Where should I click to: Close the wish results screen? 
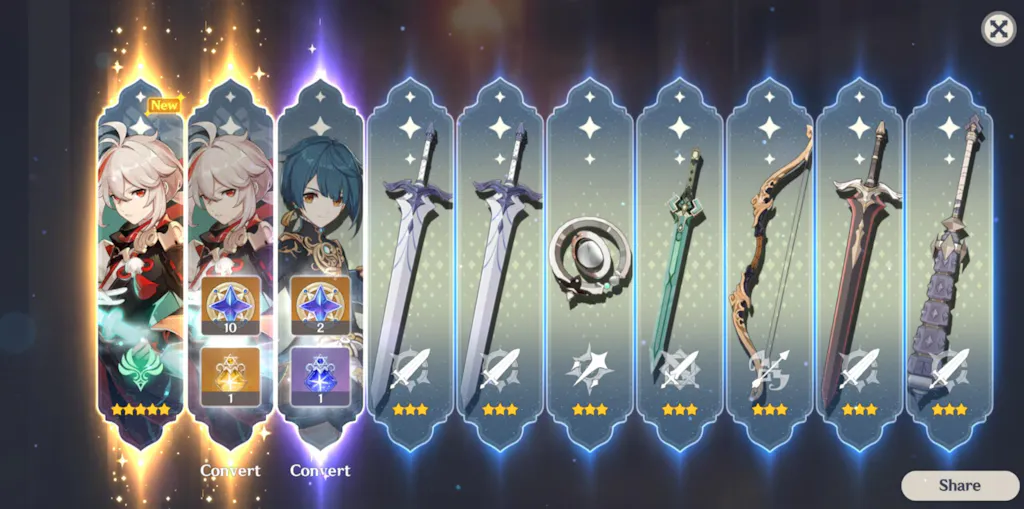pyautogui.click(x=998, y=29)
